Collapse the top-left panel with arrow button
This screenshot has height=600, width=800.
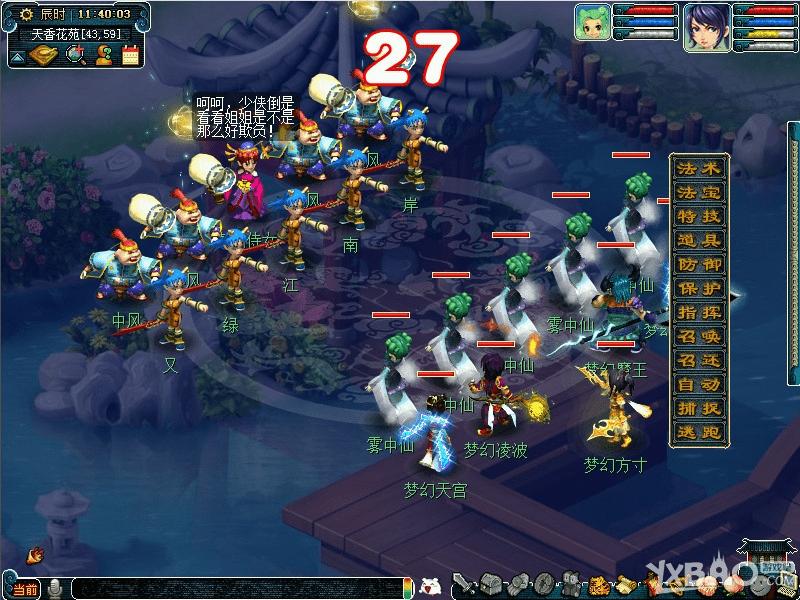(x=17, y=57)
